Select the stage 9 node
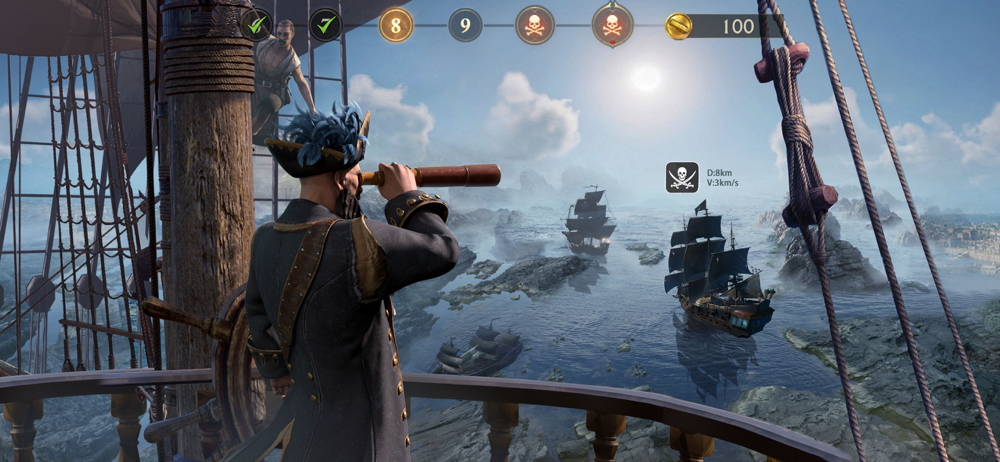Image resolution: width=1000 pixels, height=462 pixels. pos(465,25)
